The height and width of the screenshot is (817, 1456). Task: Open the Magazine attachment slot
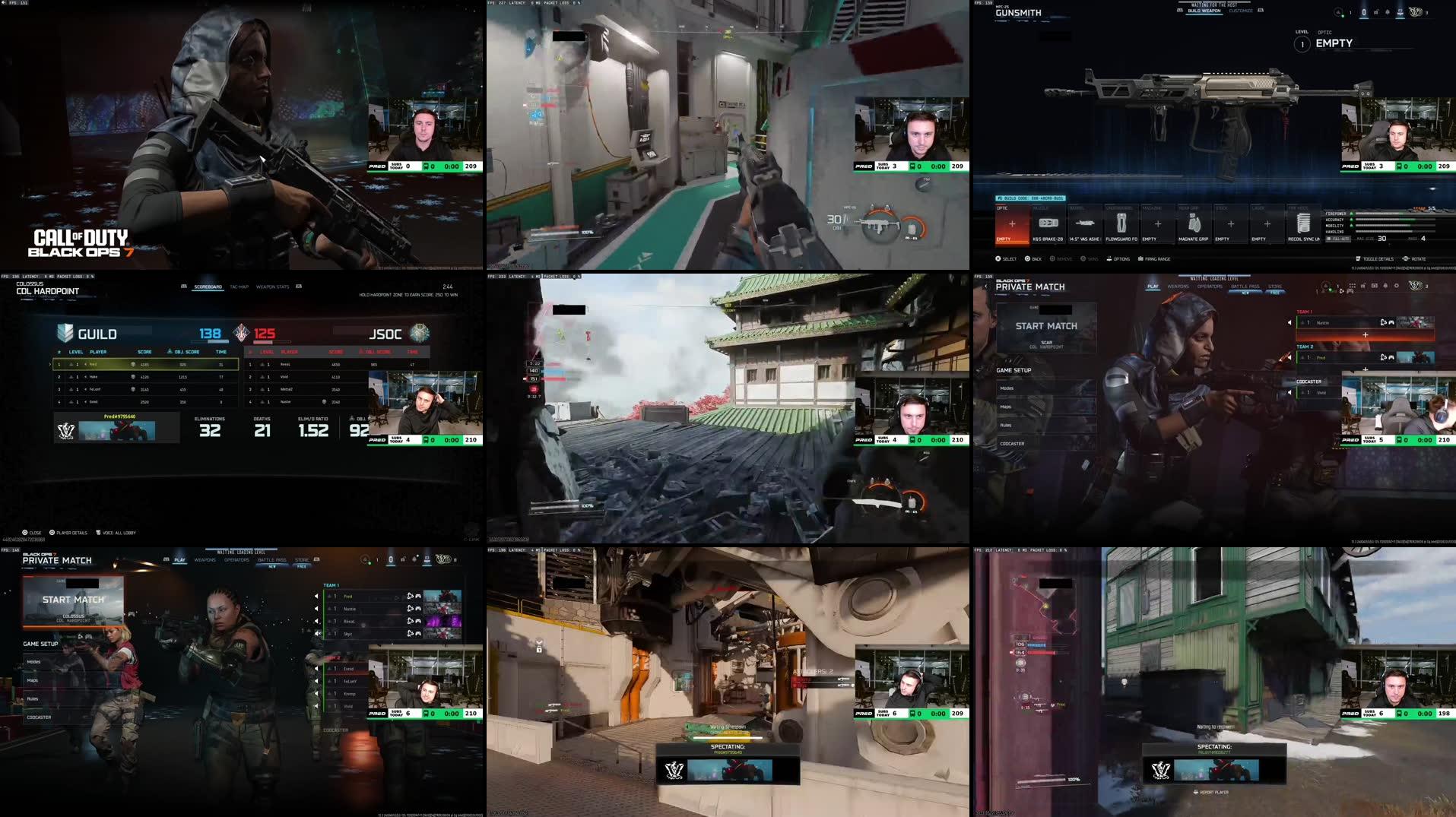pyautogui.click(x=1158, y=225)
